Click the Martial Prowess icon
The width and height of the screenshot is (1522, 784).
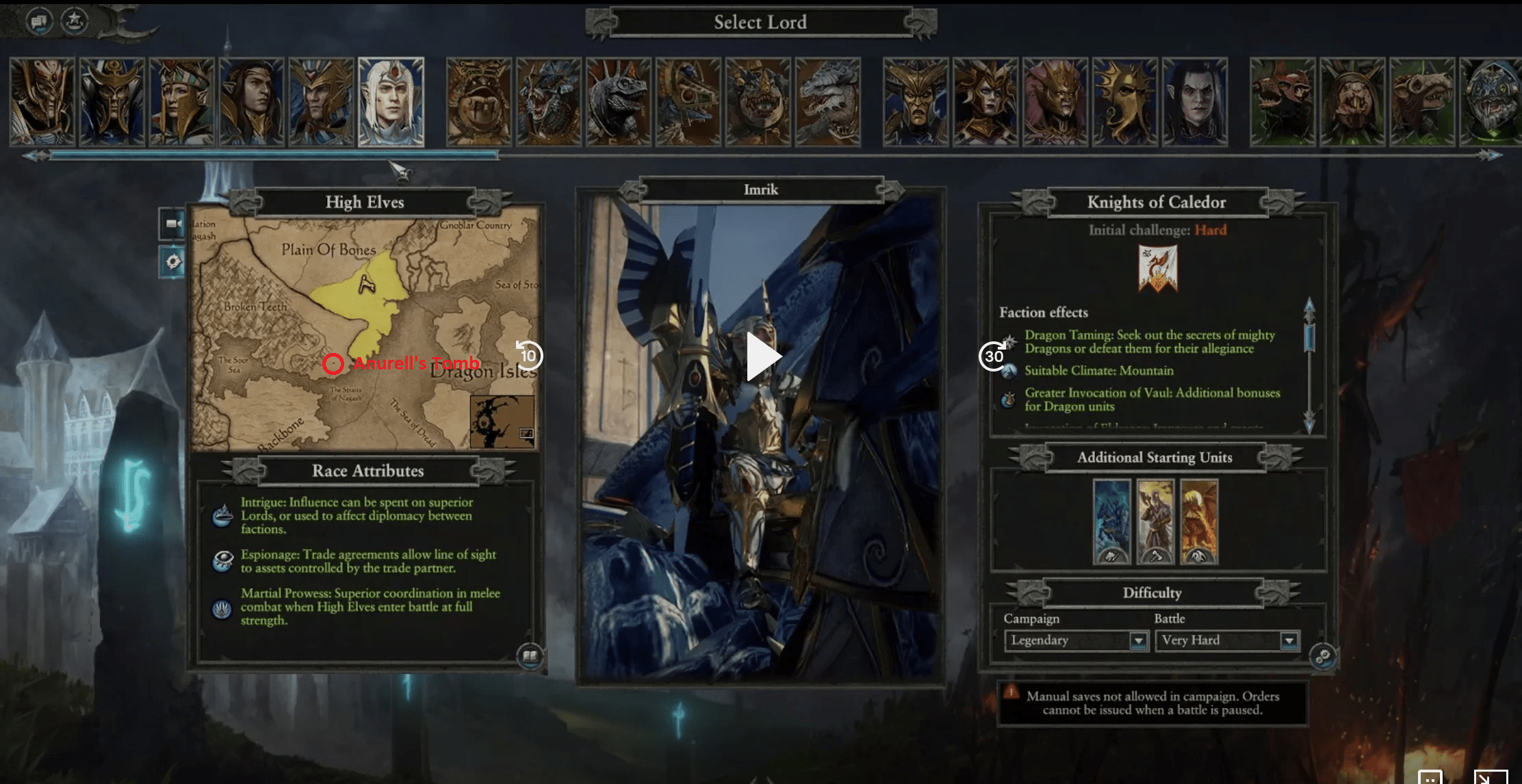click(220, 609)
